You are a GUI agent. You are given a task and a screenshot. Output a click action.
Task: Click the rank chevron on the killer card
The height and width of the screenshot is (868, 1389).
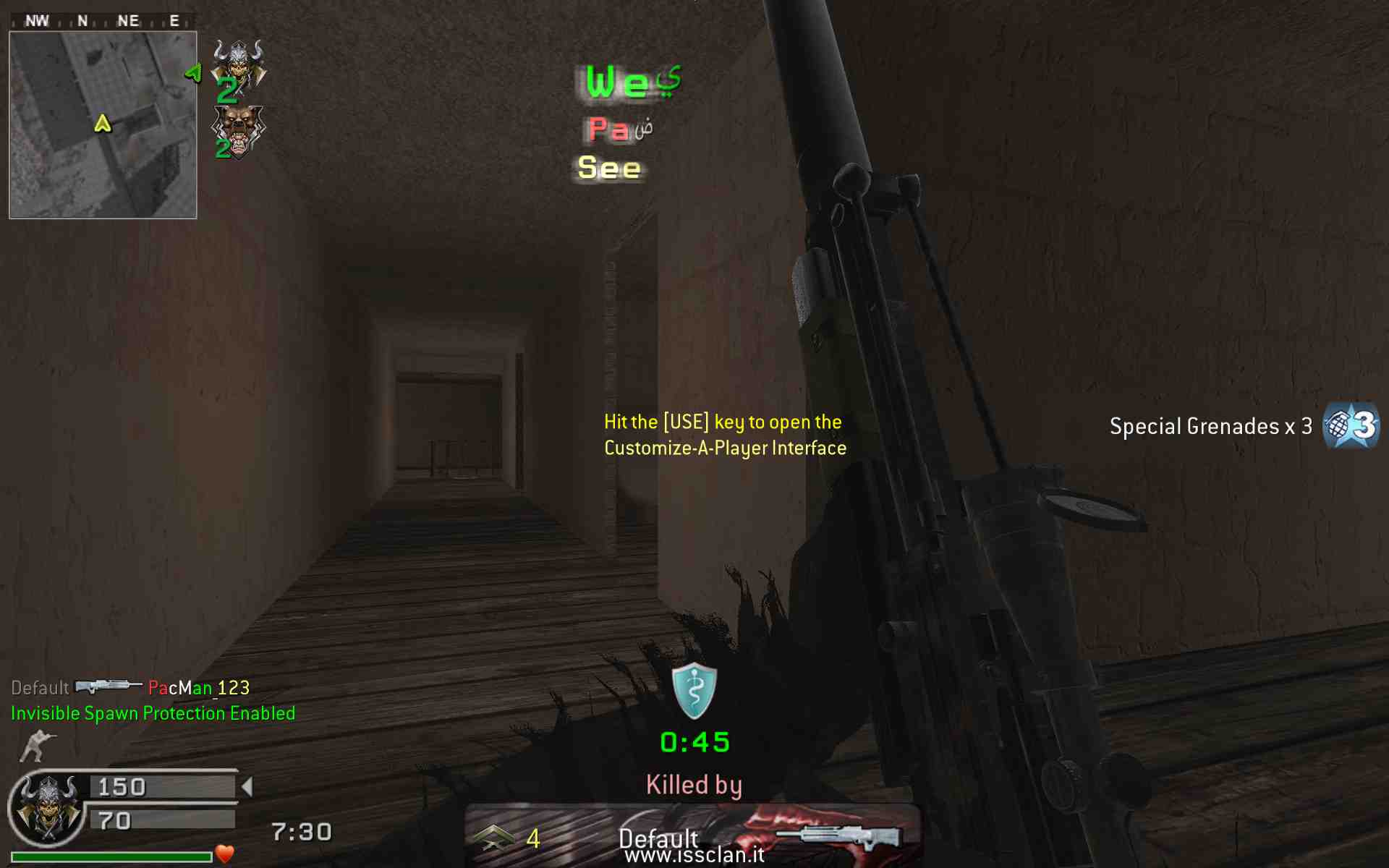[x=493, y=838]
